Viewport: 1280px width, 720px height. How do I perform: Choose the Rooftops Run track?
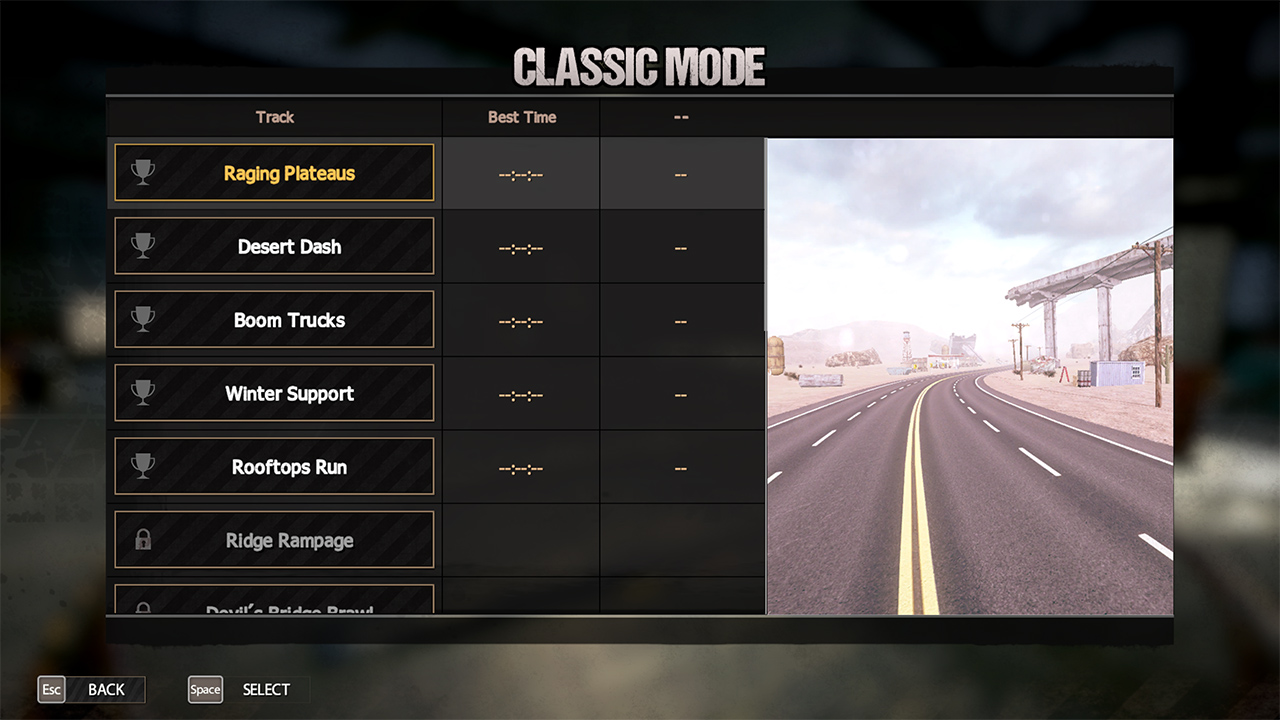[274, 467]
